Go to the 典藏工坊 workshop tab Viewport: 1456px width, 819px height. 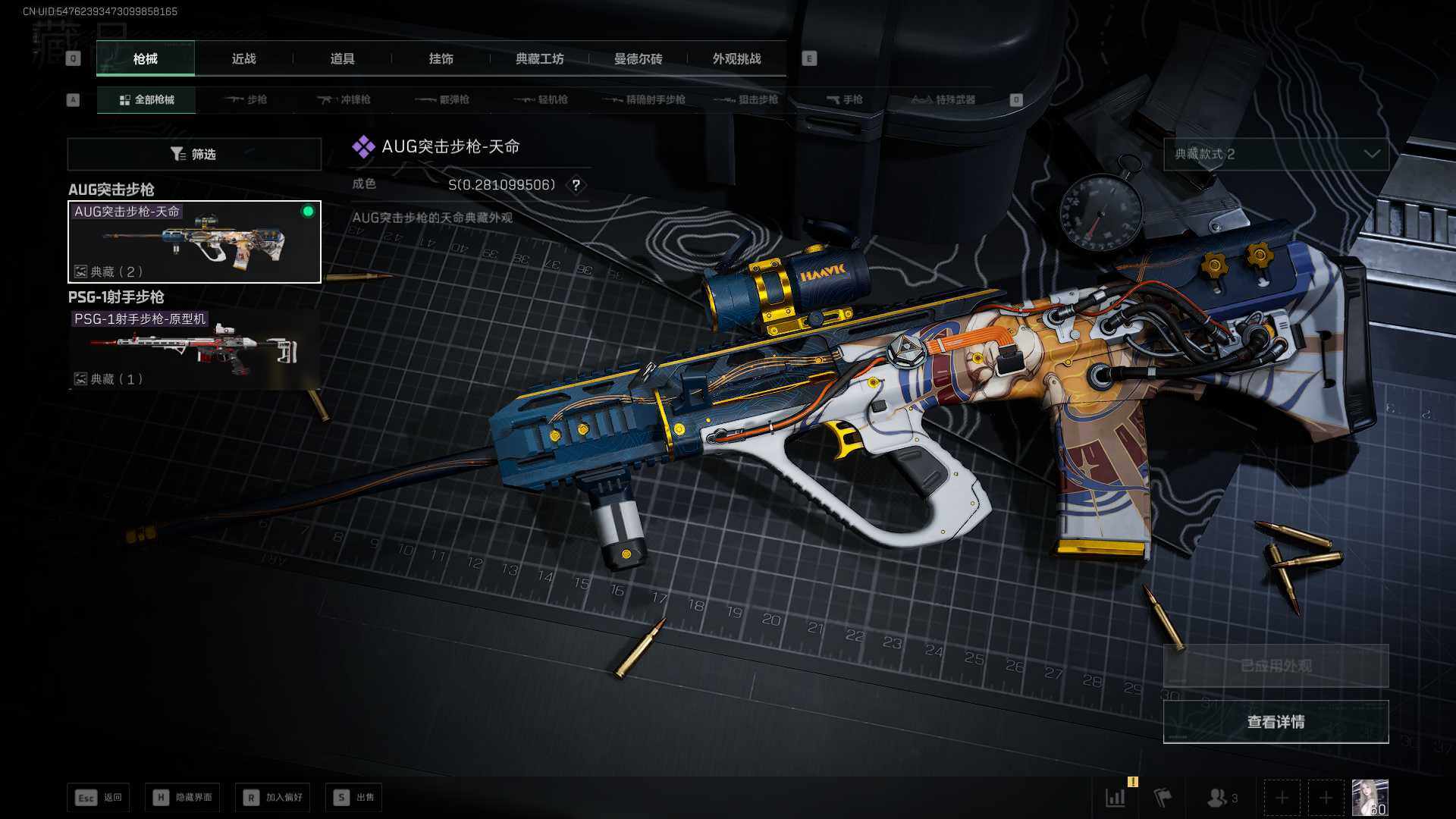(x=539, y=58)
